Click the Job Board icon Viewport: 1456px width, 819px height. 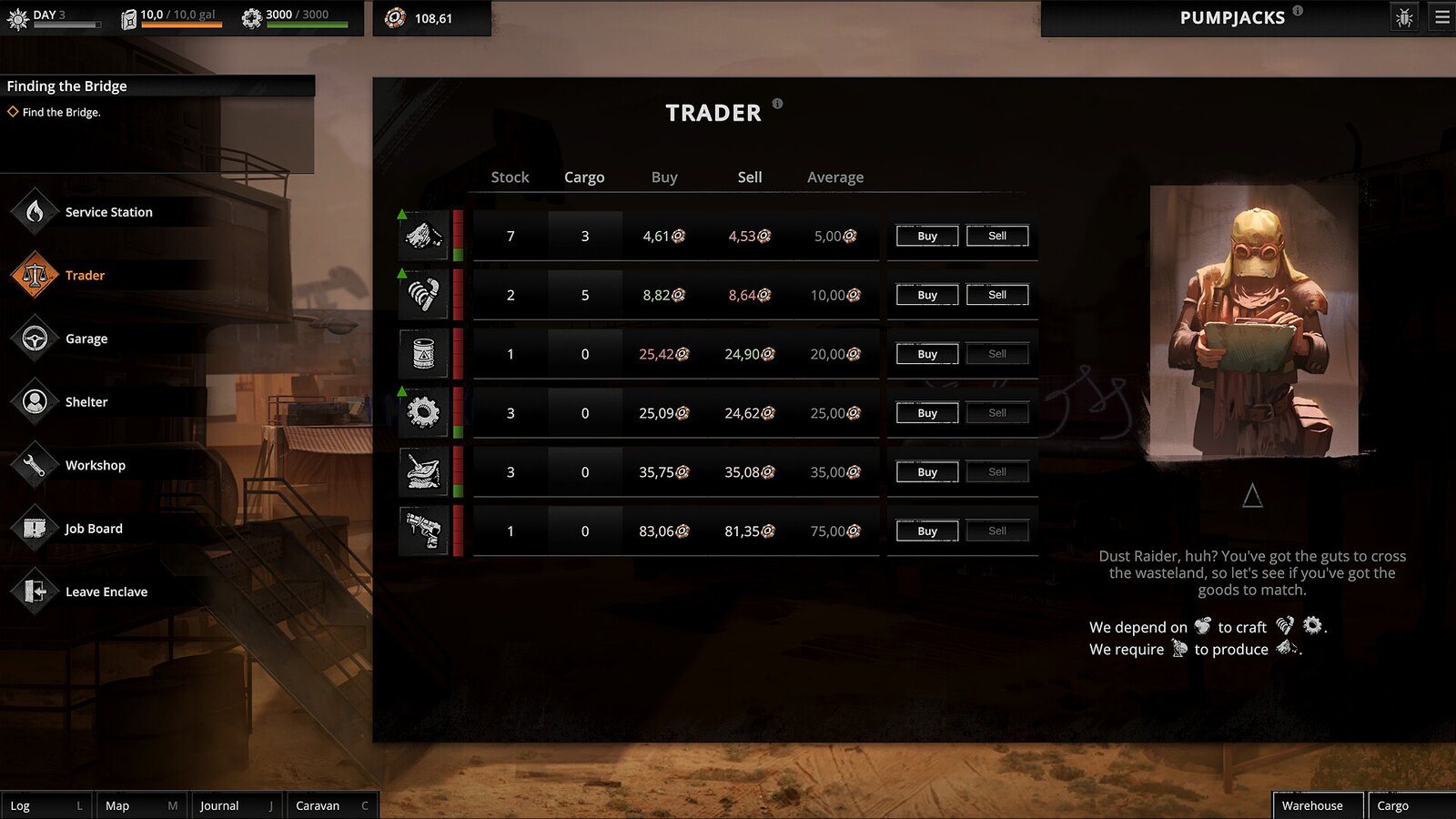click(x=35, y=528)
